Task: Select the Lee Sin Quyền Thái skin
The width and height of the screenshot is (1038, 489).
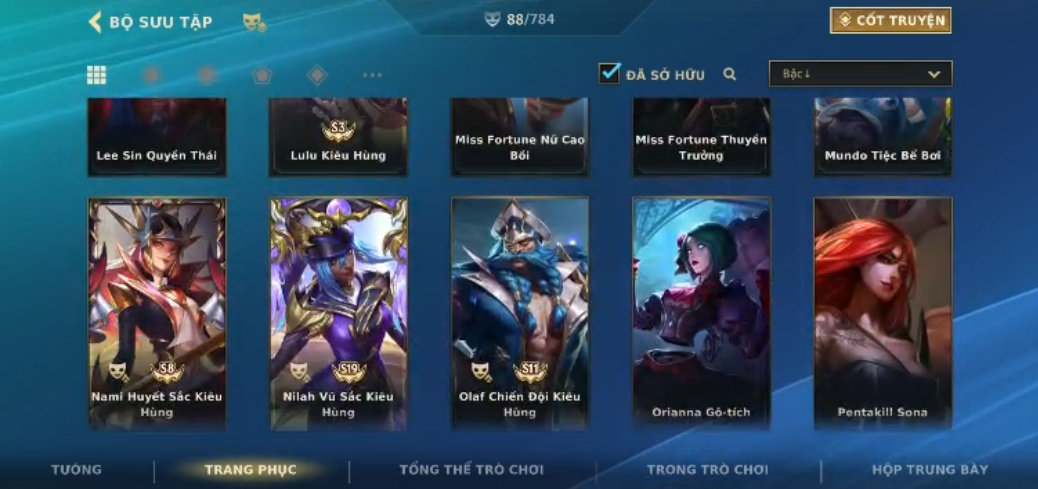Action: click(x=157, y=137)
